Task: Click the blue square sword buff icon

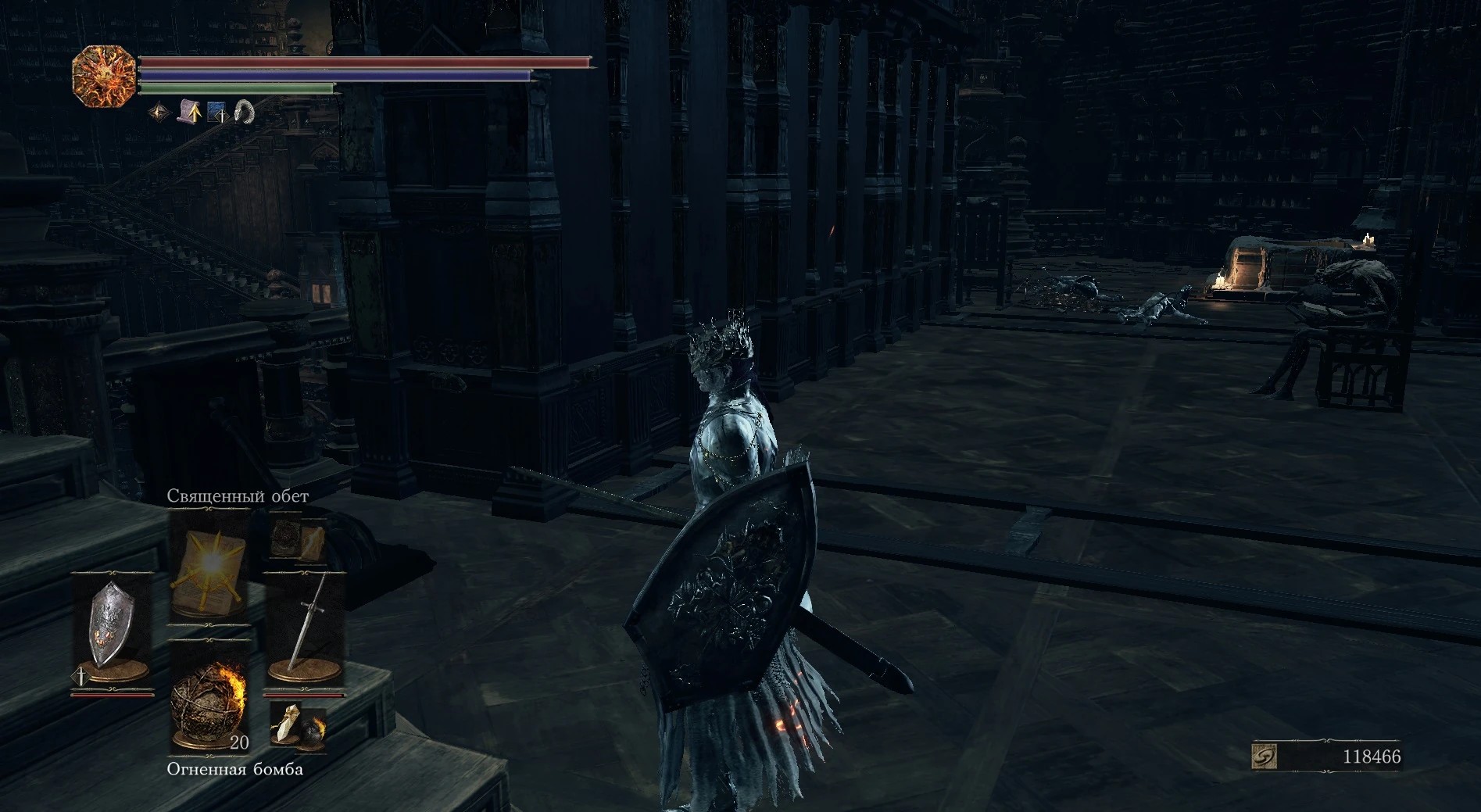Action: 216,113
